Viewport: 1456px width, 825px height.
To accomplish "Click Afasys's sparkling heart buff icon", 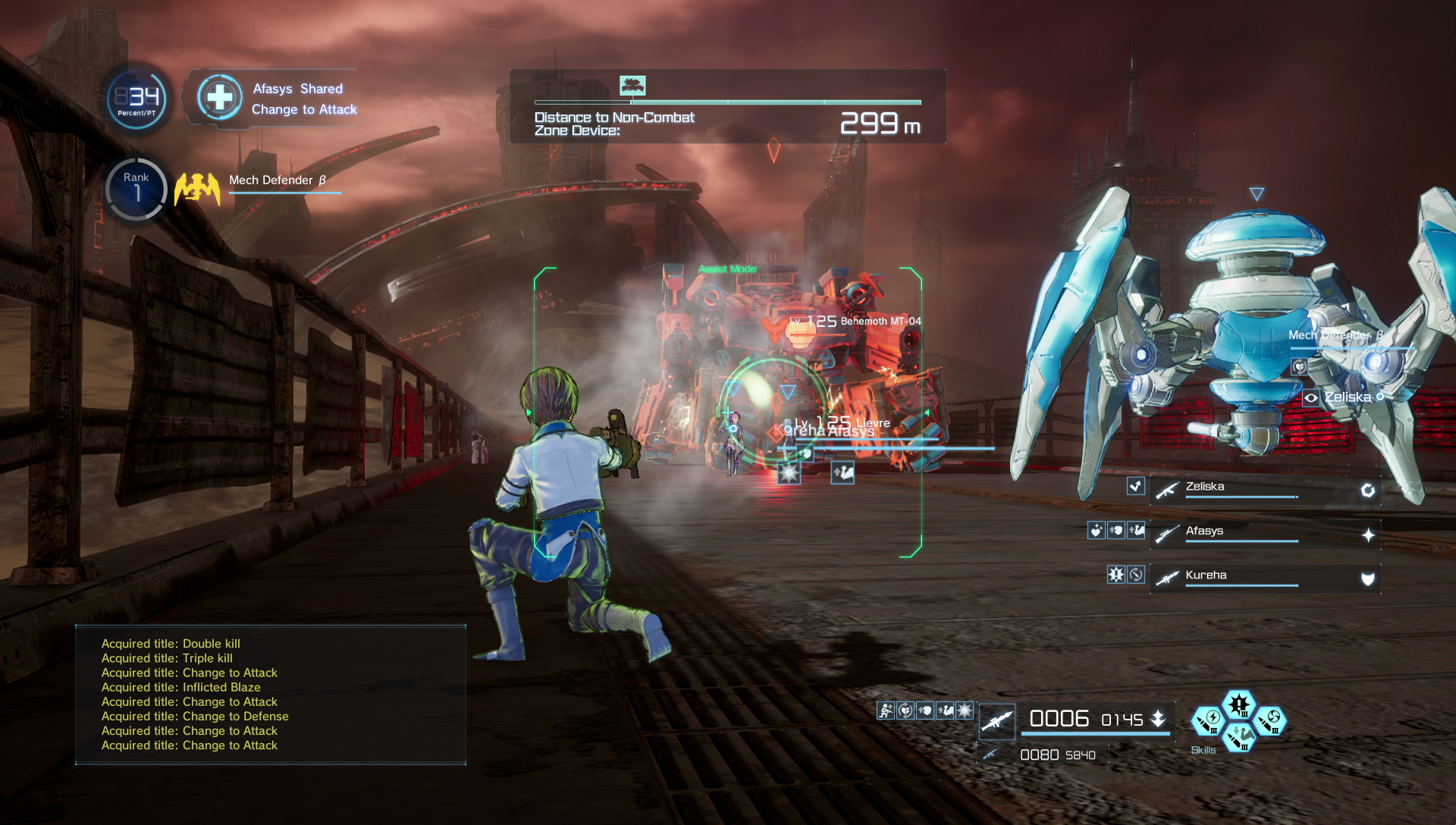I will pos(1096,531).
